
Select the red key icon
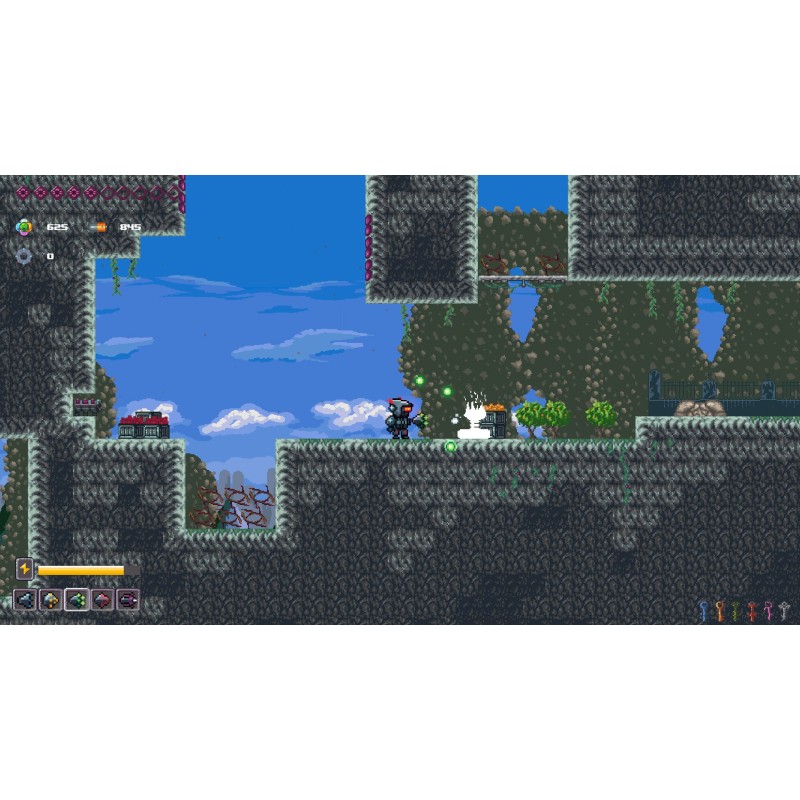[x=752, y=610]
